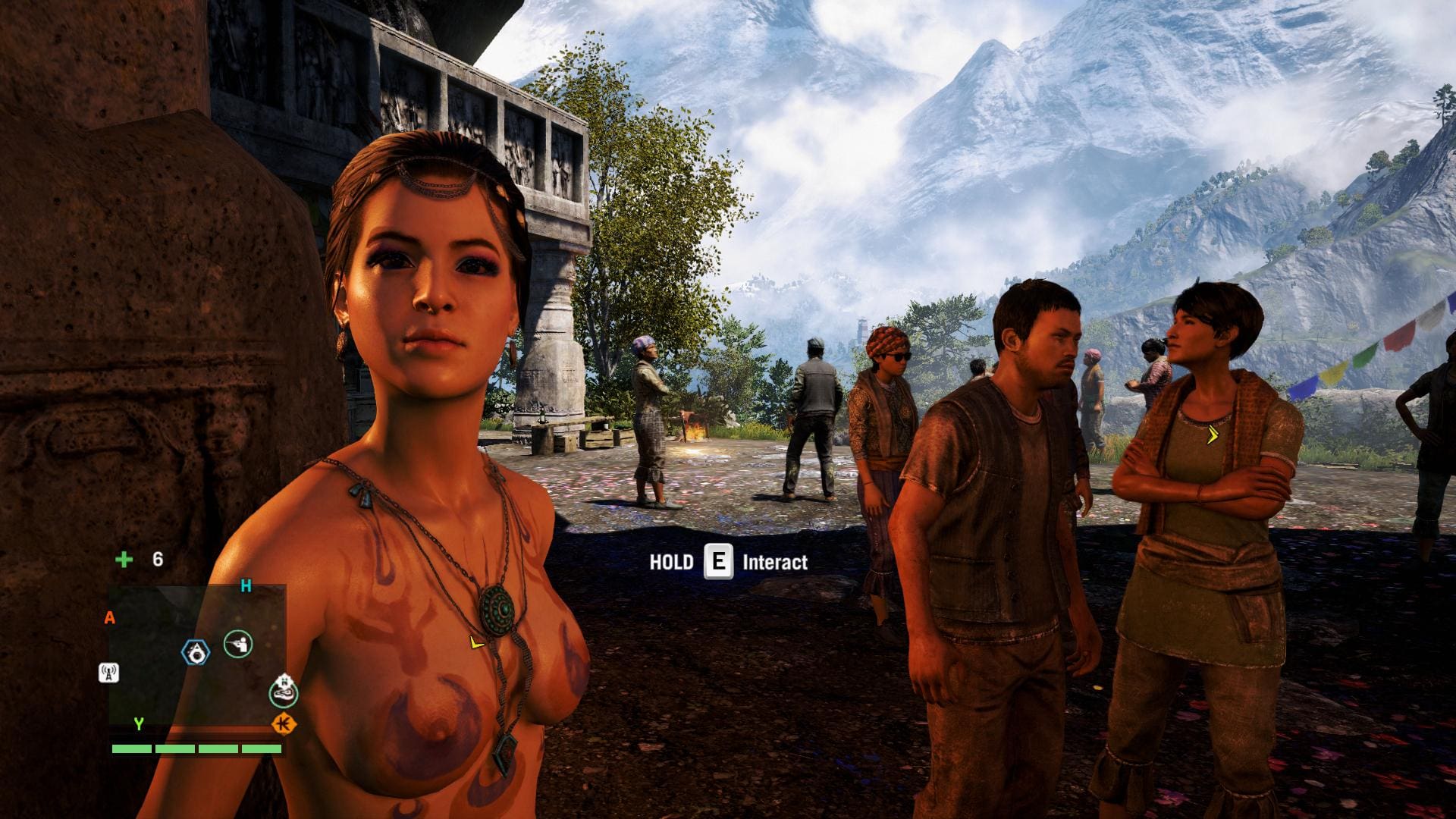Click the radio tower marker on the minimap
Image resolution: width=1456 pixels, height=819 pixels.
pos(108,673)
